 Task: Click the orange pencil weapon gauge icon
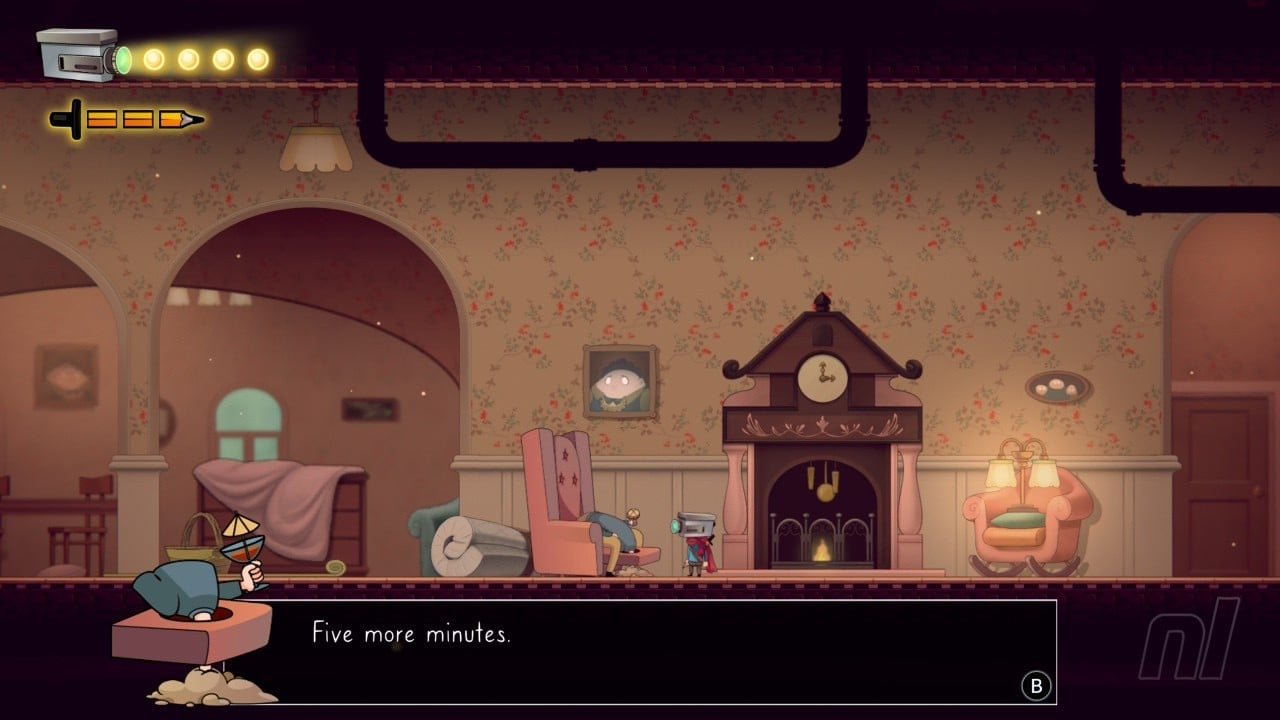click(x=128, y=120)
